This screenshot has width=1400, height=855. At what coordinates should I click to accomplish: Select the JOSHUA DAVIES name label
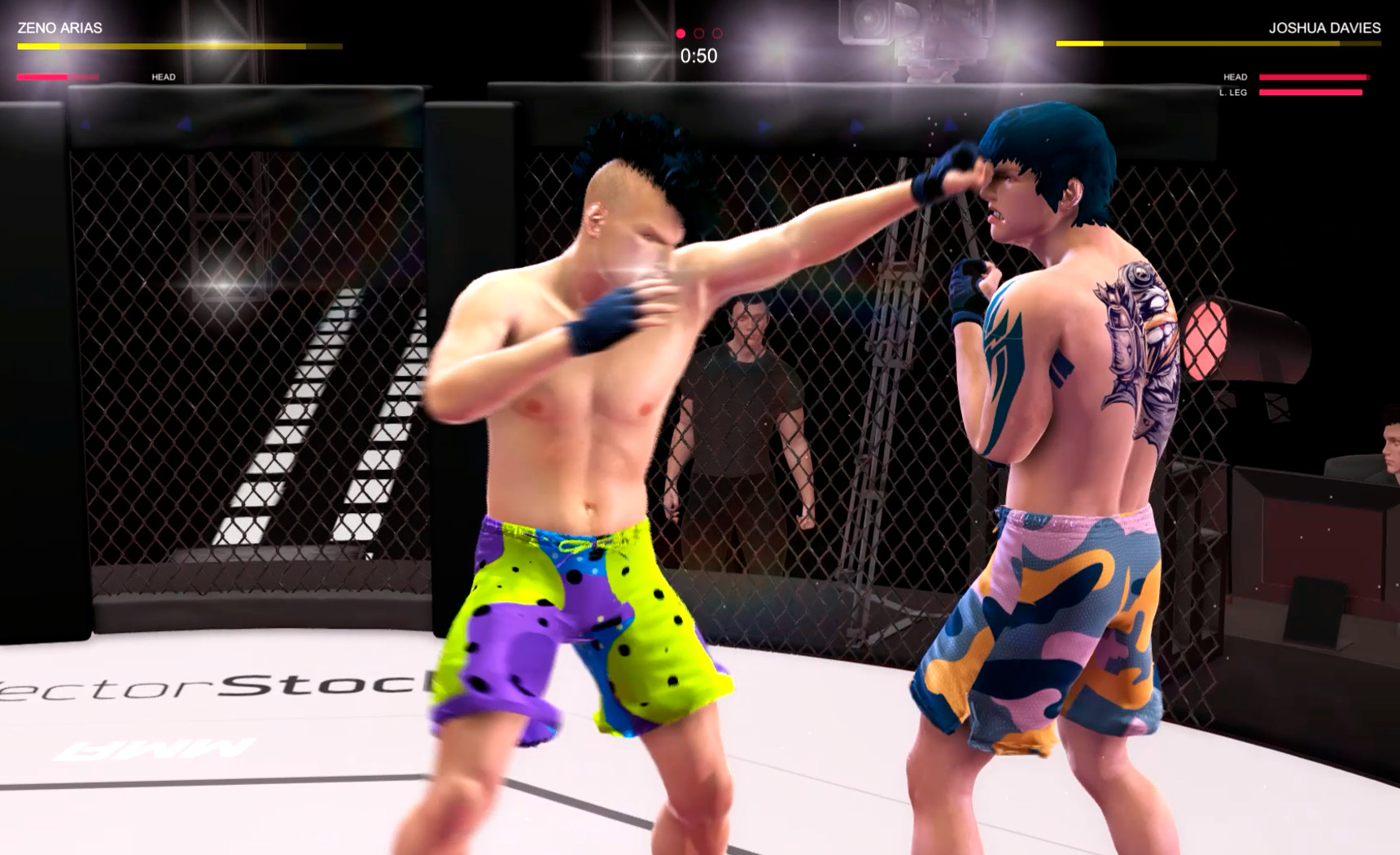[x=1325, y=26]
